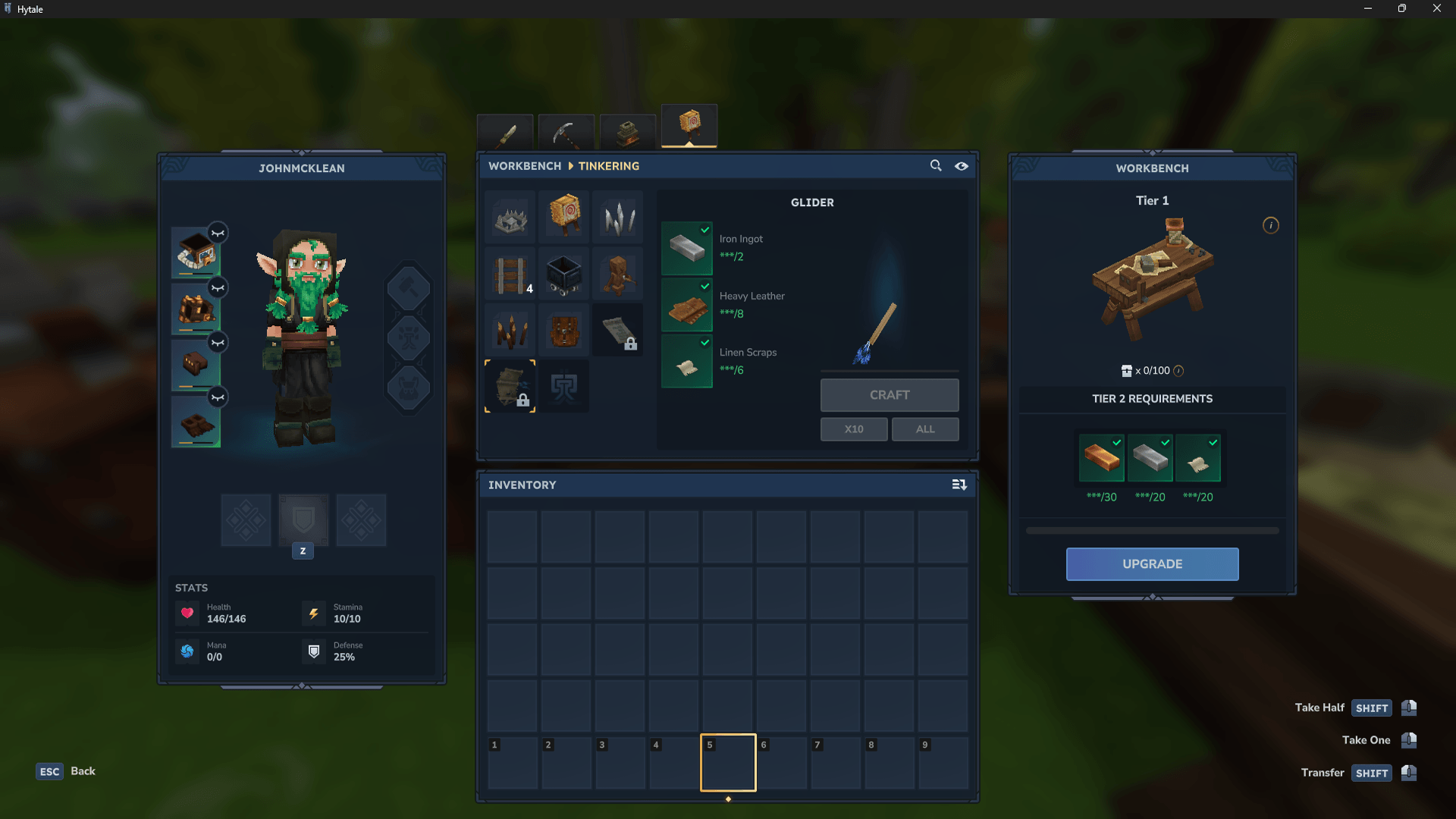Open the Tier 1 info tooltip circle
The height and width of the screenshot is (819, 1456).
[1270, 225]
